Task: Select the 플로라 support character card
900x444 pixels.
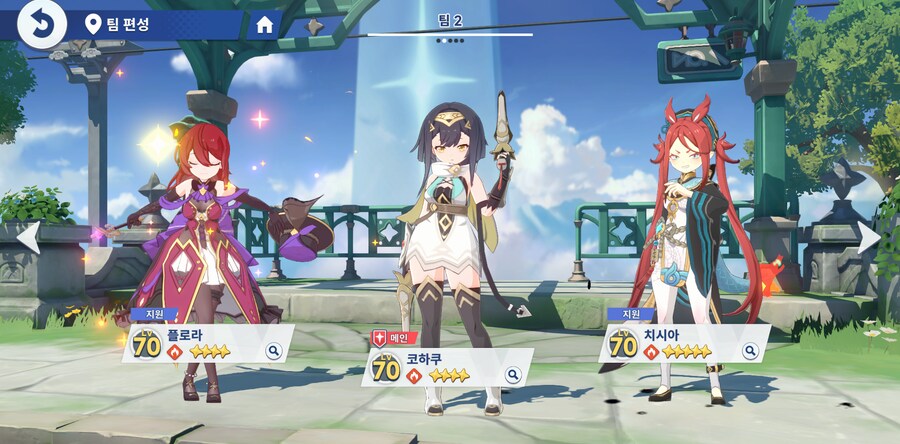Action: (200, 345)
